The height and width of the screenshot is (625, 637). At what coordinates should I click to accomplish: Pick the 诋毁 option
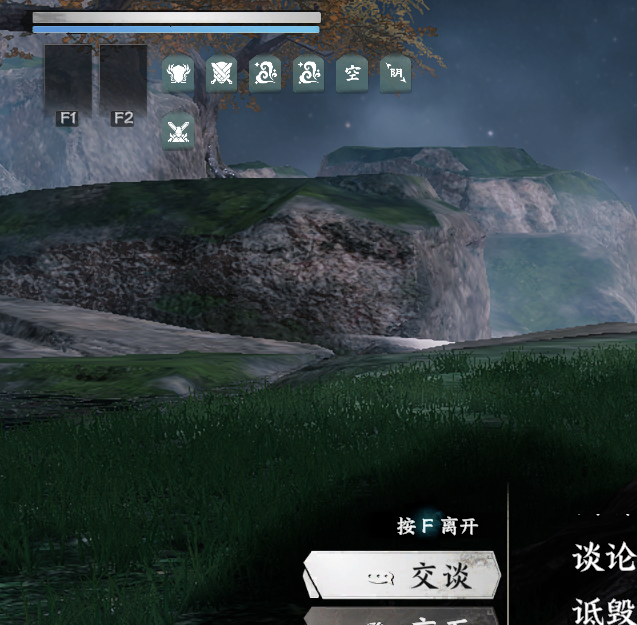(x=603, y=609)
